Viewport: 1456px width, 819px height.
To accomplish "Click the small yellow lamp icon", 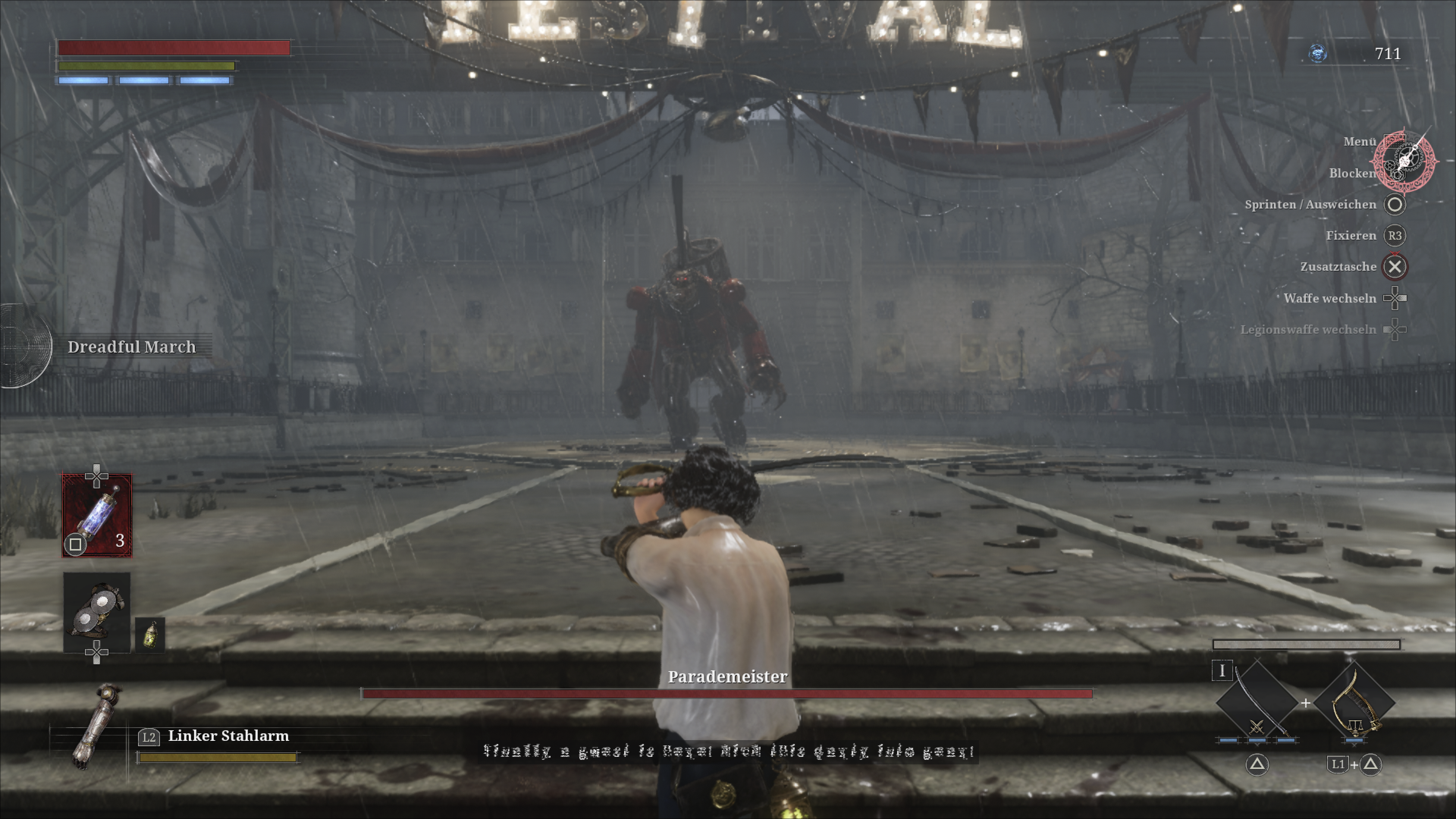I will tap(151, 635).
